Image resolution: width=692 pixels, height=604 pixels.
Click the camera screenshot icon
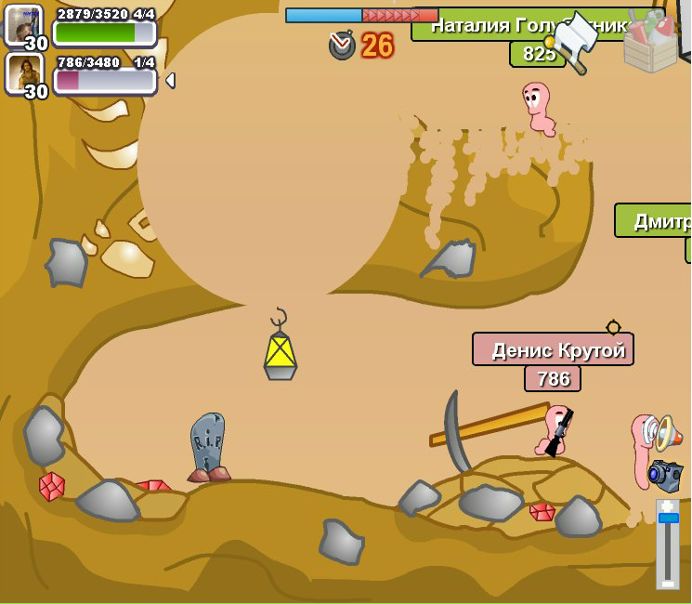click(664, 475)
